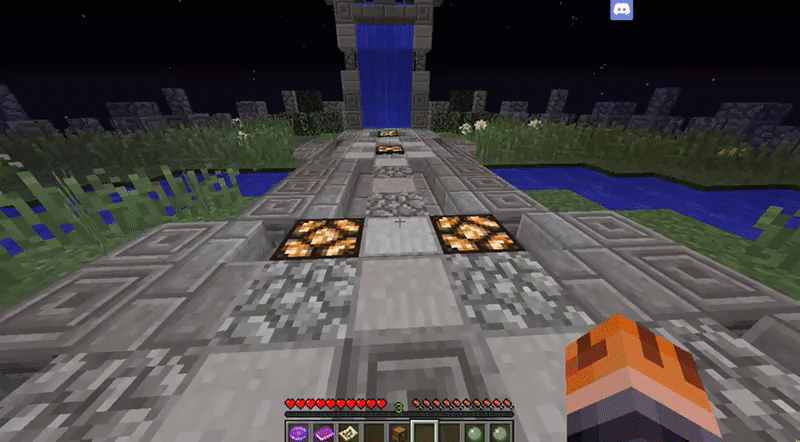Click the highlighted empty hotbar slot
This screenshot has width=800, height=442.
point(425,432)
